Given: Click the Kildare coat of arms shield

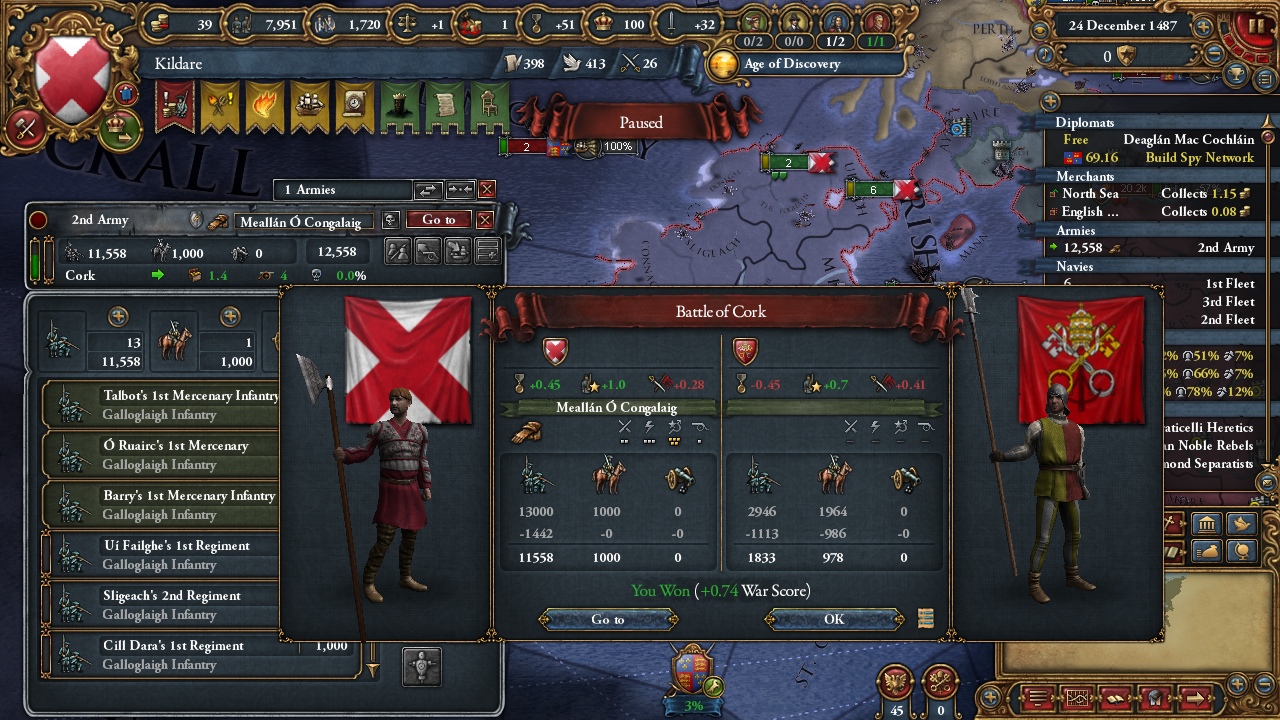Looking at the screenshot, I should tap(70, 72).
